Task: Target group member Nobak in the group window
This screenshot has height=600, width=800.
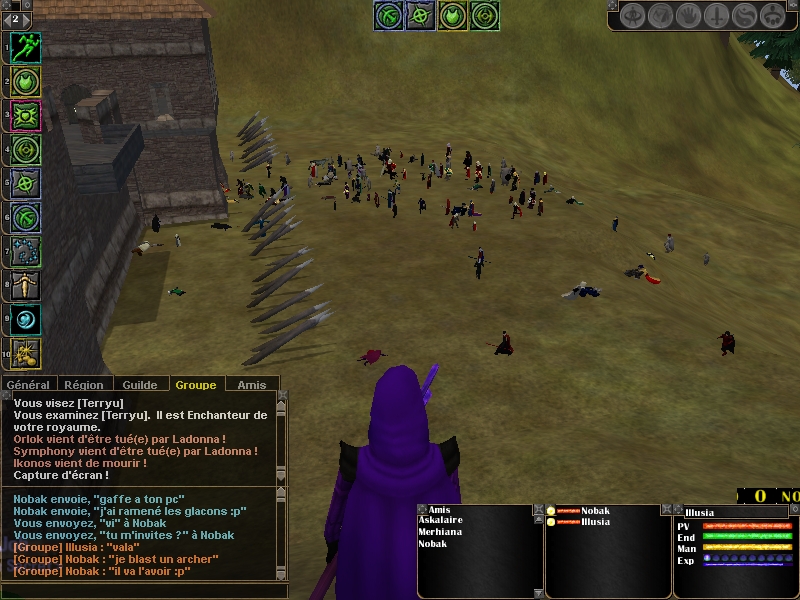Action: 595,511
